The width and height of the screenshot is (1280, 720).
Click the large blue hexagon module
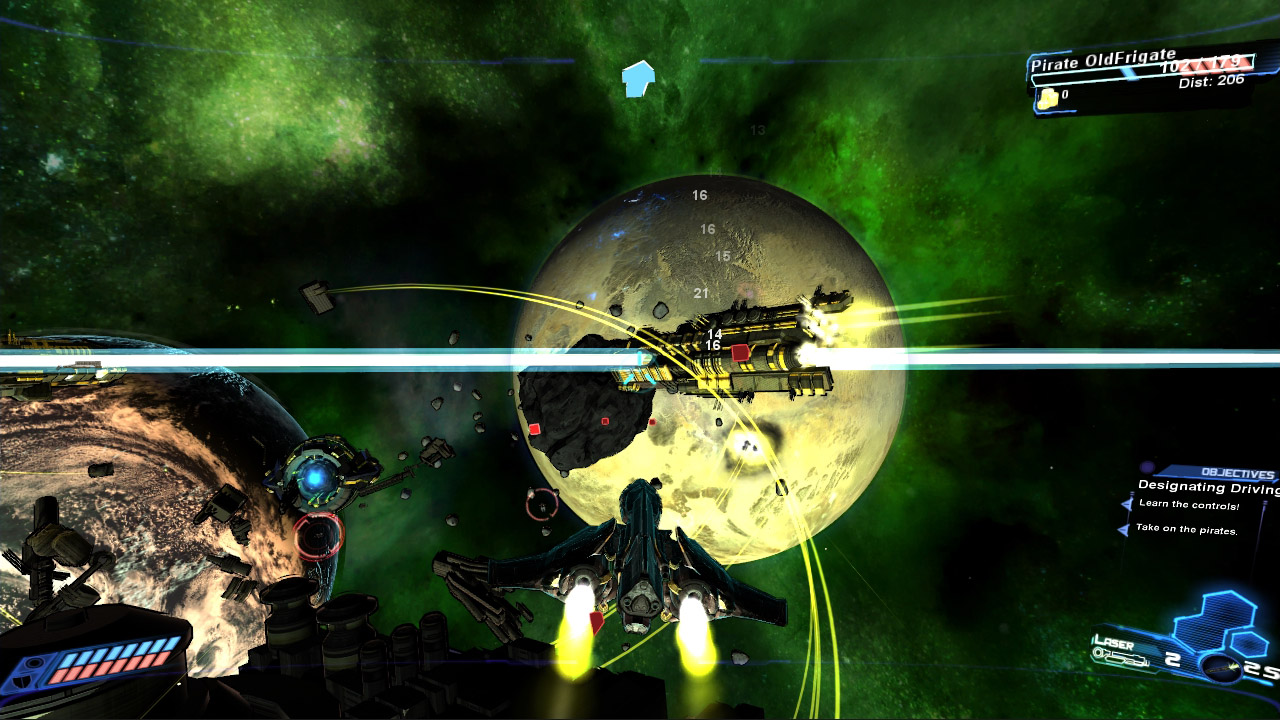click(x=1213, y=620)
